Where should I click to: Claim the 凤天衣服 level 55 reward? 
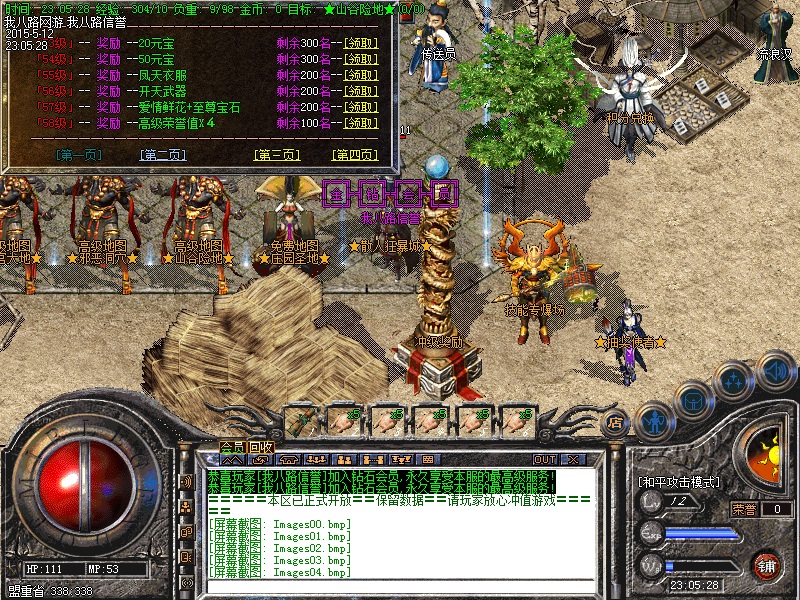pyautogui.click(x=360, y=75)
